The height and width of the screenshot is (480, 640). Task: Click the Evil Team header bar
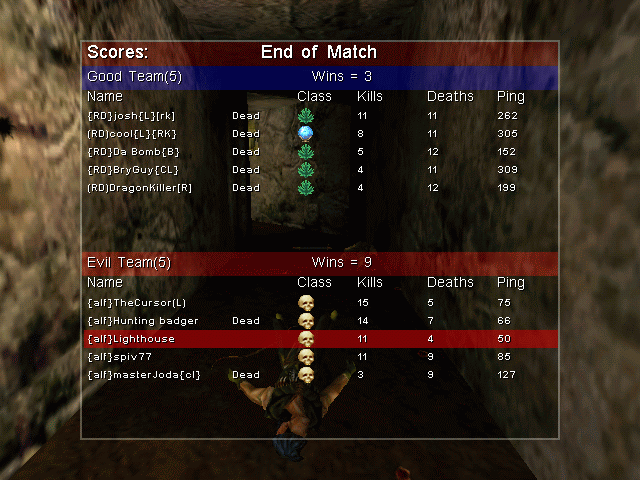(x=320, y=263)
